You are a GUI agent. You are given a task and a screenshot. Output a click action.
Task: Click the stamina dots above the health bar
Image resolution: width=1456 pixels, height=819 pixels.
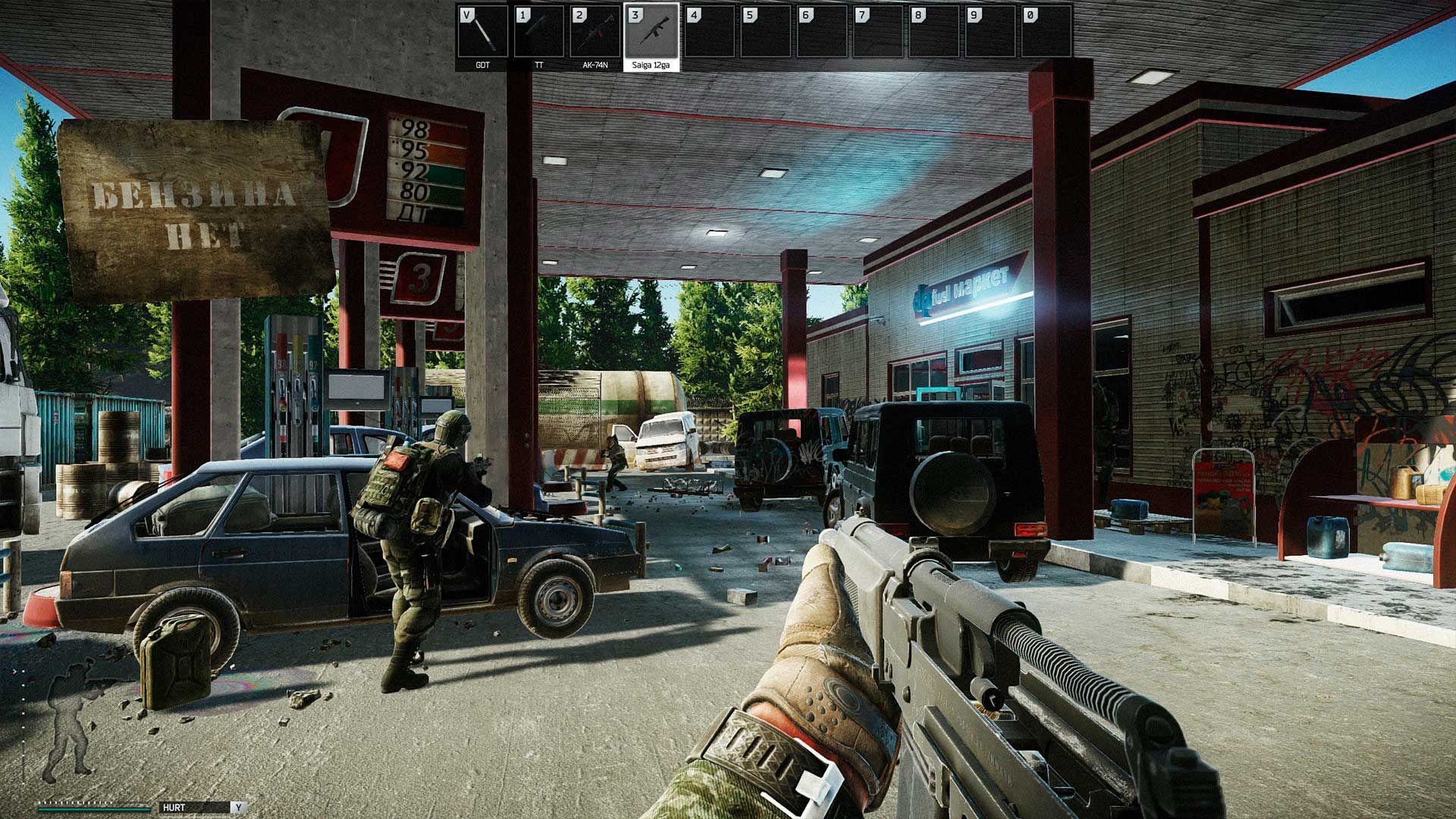tap(75, 802)
